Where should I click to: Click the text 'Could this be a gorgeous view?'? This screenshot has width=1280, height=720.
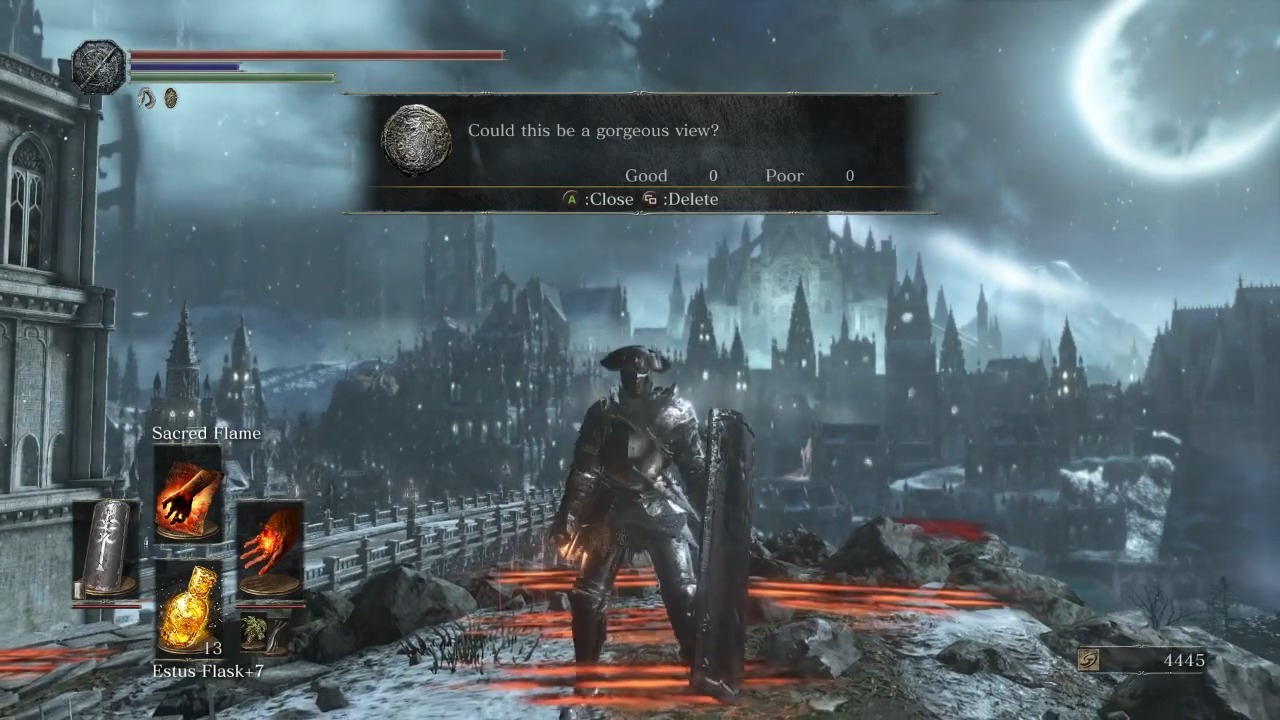point(593,130)
